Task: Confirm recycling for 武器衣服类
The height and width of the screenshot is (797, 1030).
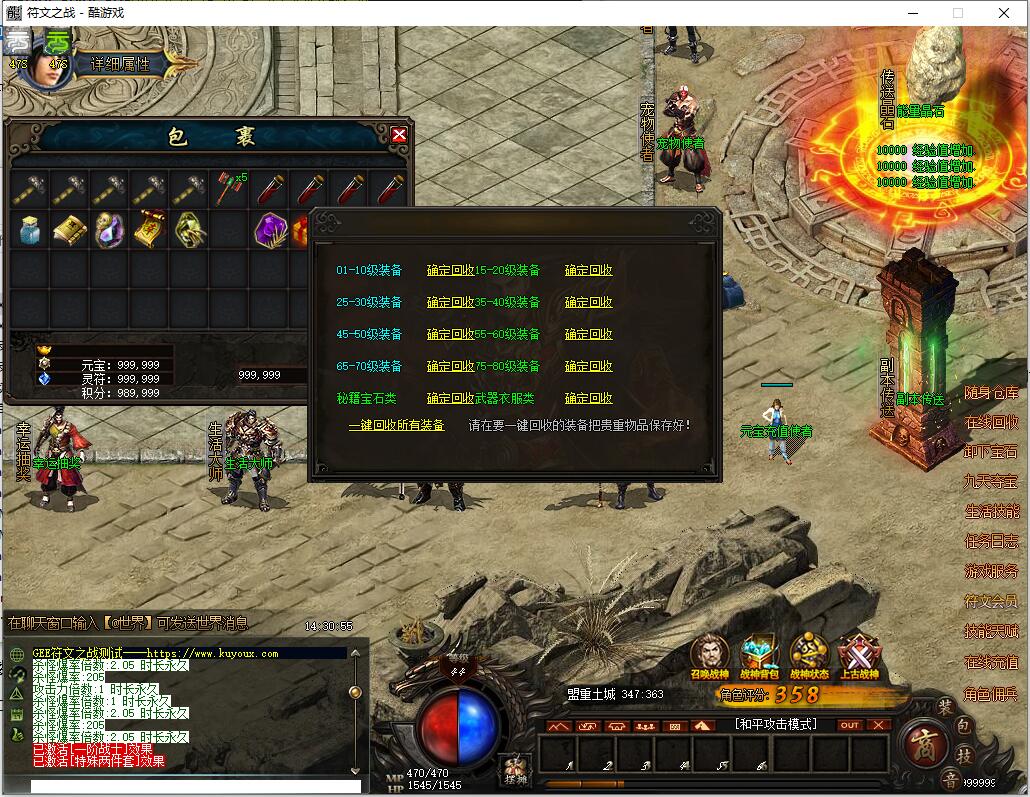Action: 588,398
